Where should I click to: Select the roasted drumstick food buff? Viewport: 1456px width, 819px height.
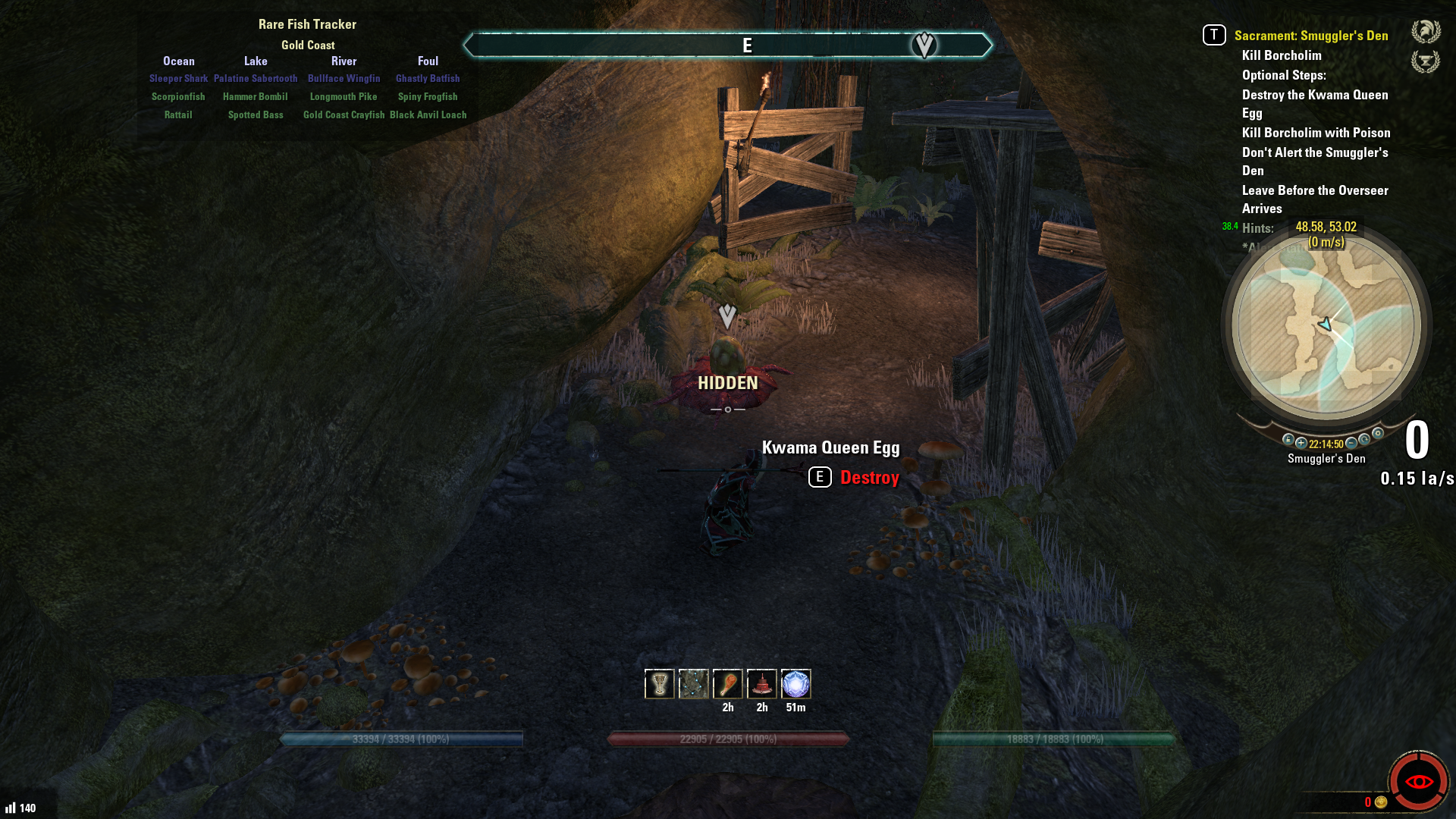point(727,684)
